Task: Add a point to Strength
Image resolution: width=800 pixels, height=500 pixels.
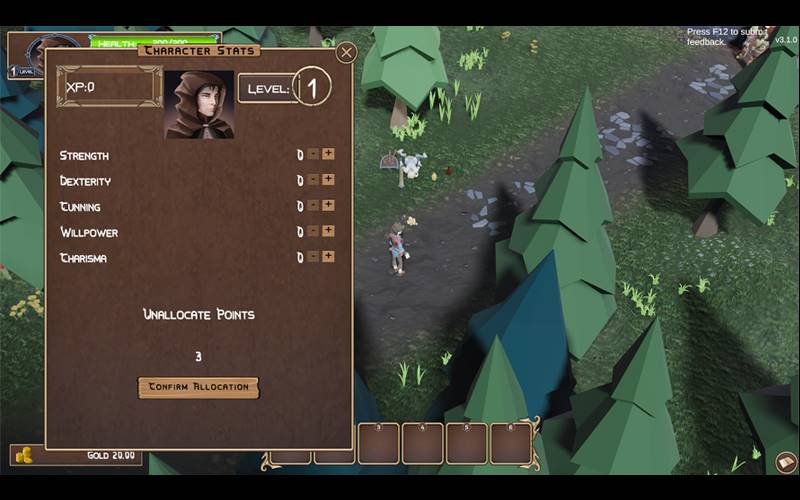Action: [328, 154]
